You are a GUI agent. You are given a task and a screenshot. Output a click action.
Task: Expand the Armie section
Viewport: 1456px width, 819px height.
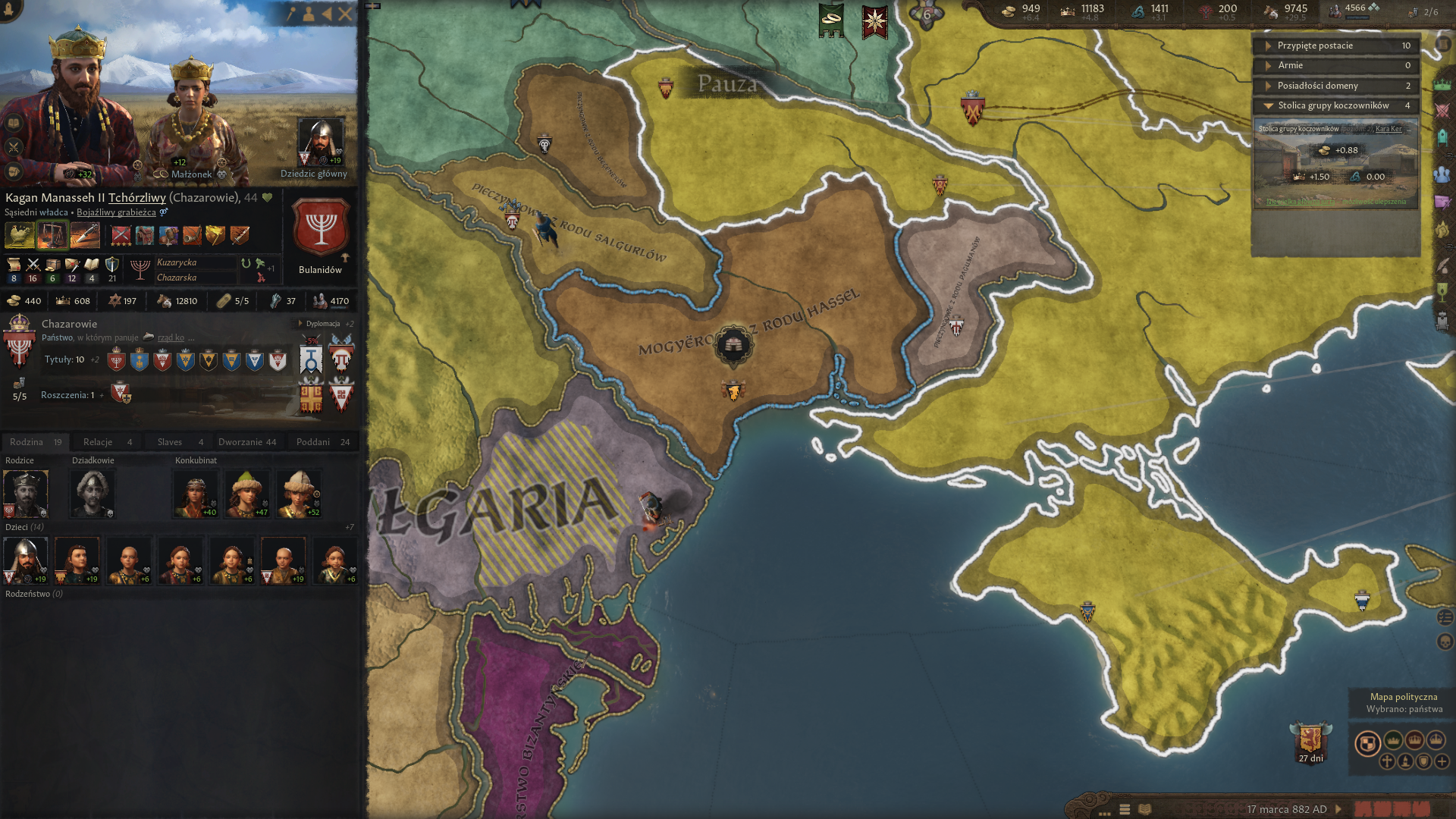tap(1335, 65)
